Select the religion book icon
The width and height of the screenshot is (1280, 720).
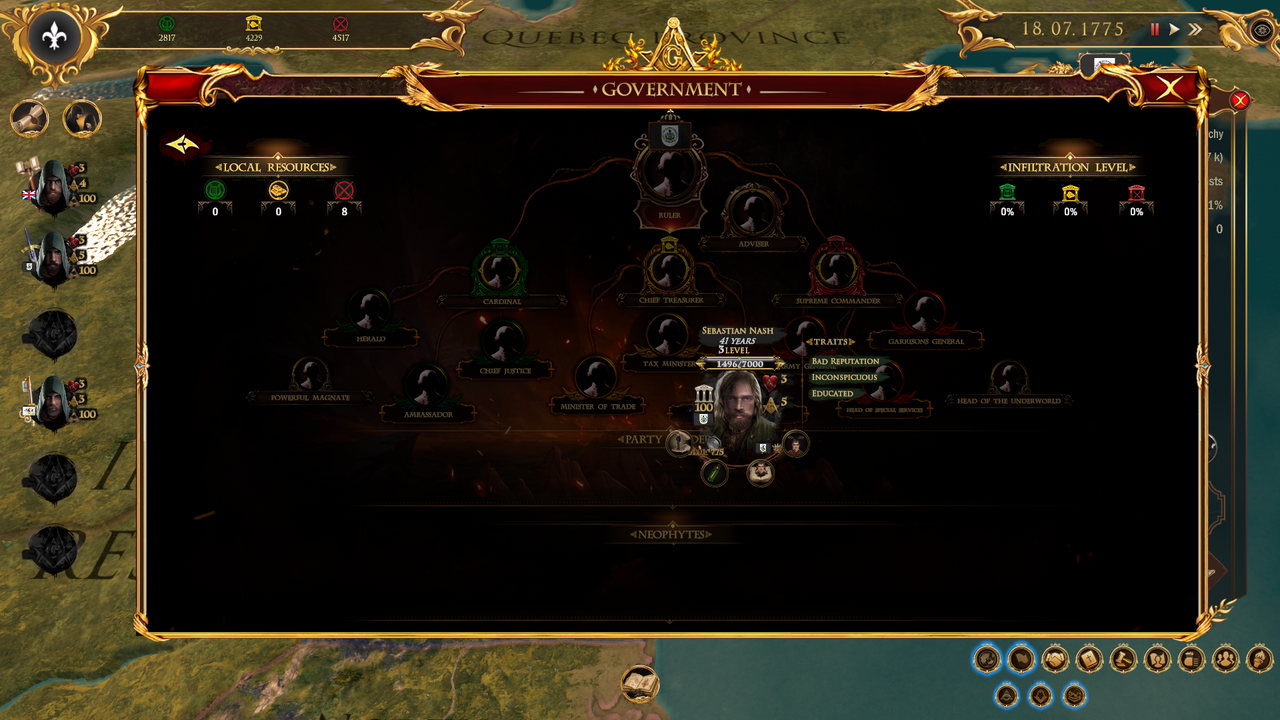tap(1089, 660)
